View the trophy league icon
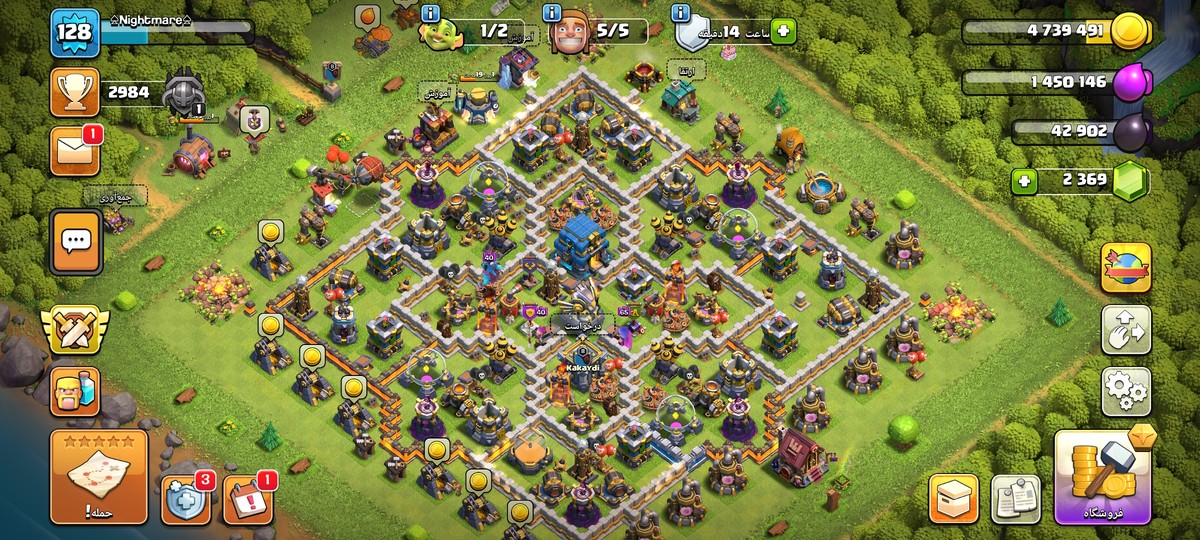Screen dimensions: 1200x540 pyautogui.click(x=75, y=93)
